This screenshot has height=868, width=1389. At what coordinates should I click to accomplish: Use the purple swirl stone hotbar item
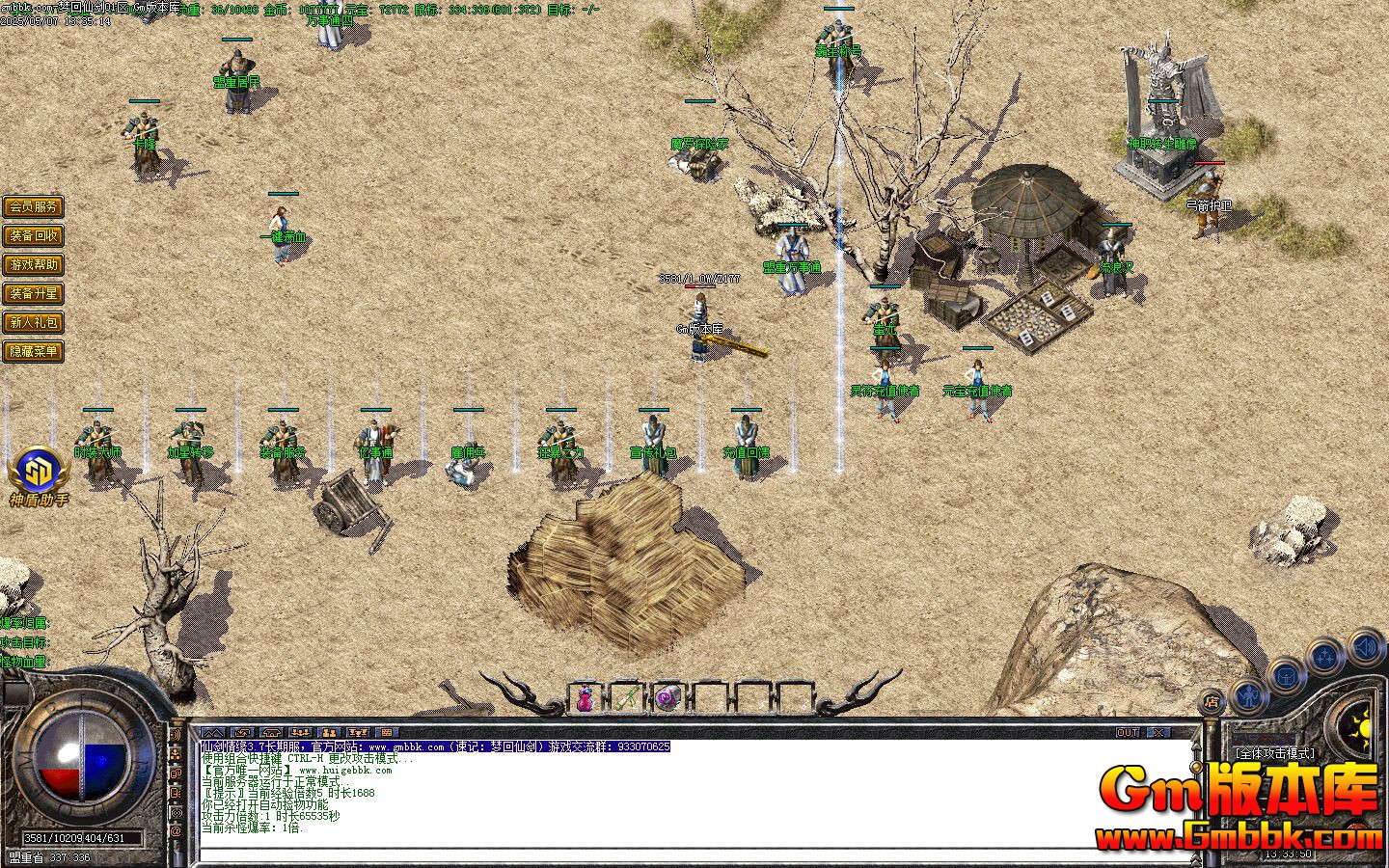(667, 698)
